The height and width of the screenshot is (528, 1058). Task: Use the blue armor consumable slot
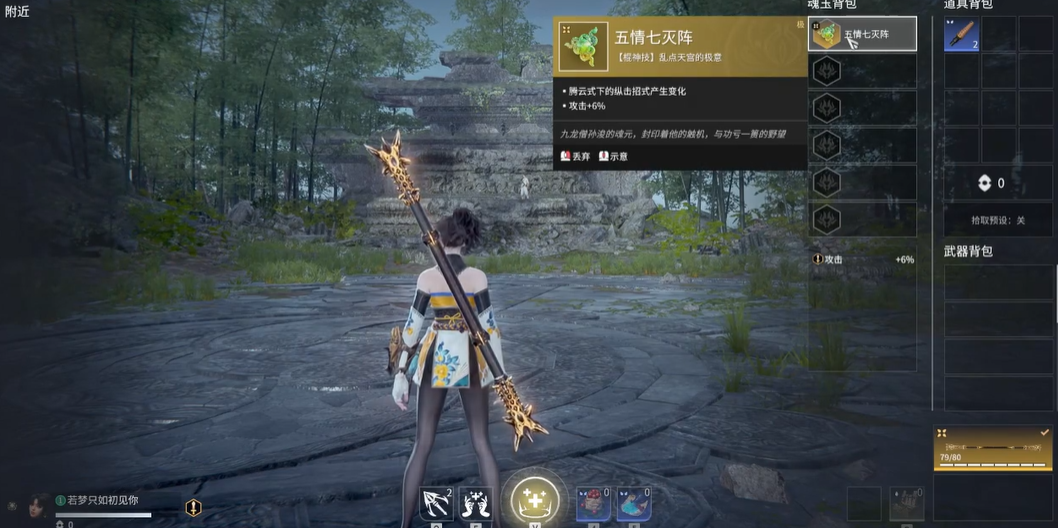pyautogui.click(x=633, y=504)
